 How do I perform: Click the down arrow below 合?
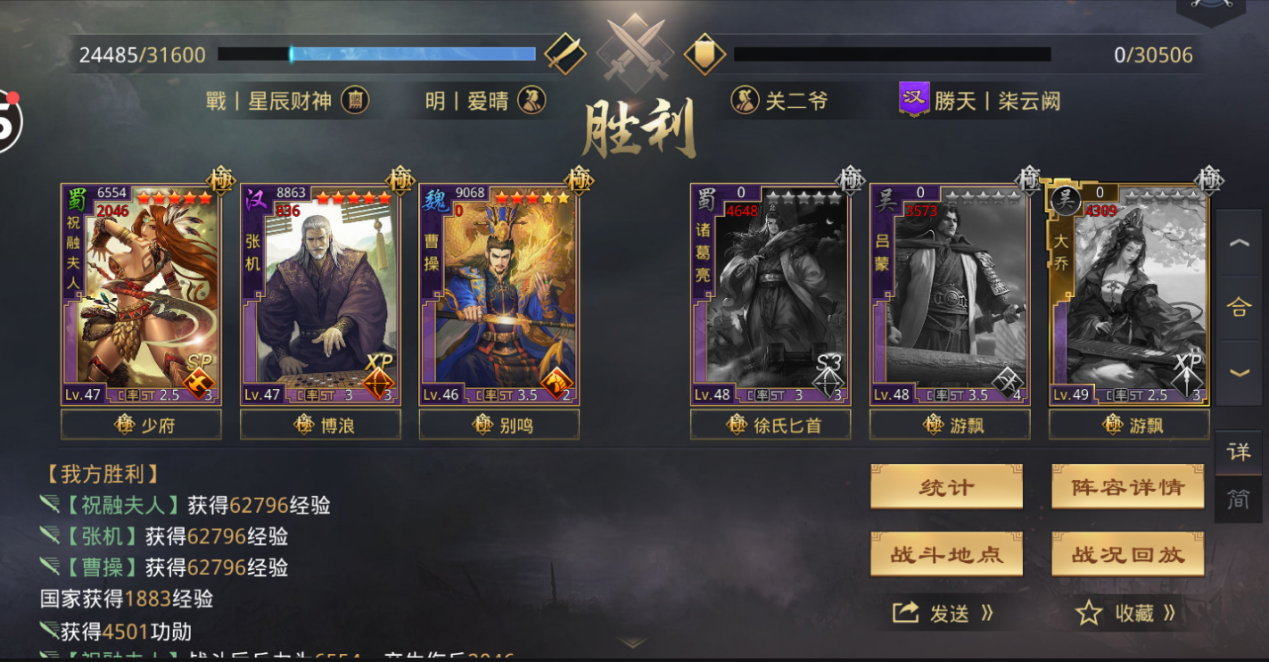(x=1239, y=372)
